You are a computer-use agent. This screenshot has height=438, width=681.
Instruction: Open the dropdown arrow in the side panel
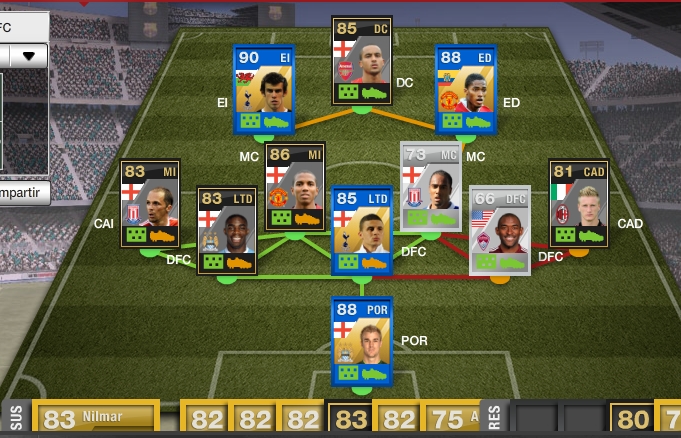28,55
